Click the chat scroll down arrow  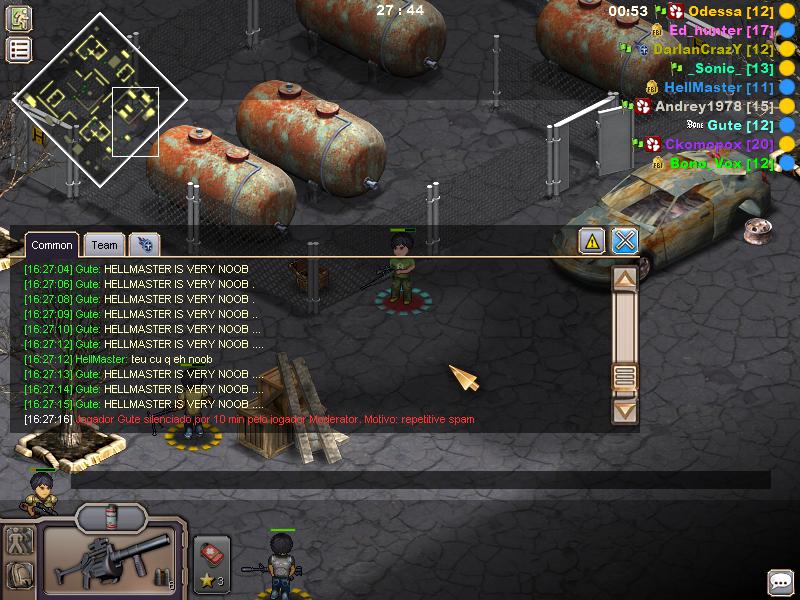pyautogui.click(x=625, y=410)
